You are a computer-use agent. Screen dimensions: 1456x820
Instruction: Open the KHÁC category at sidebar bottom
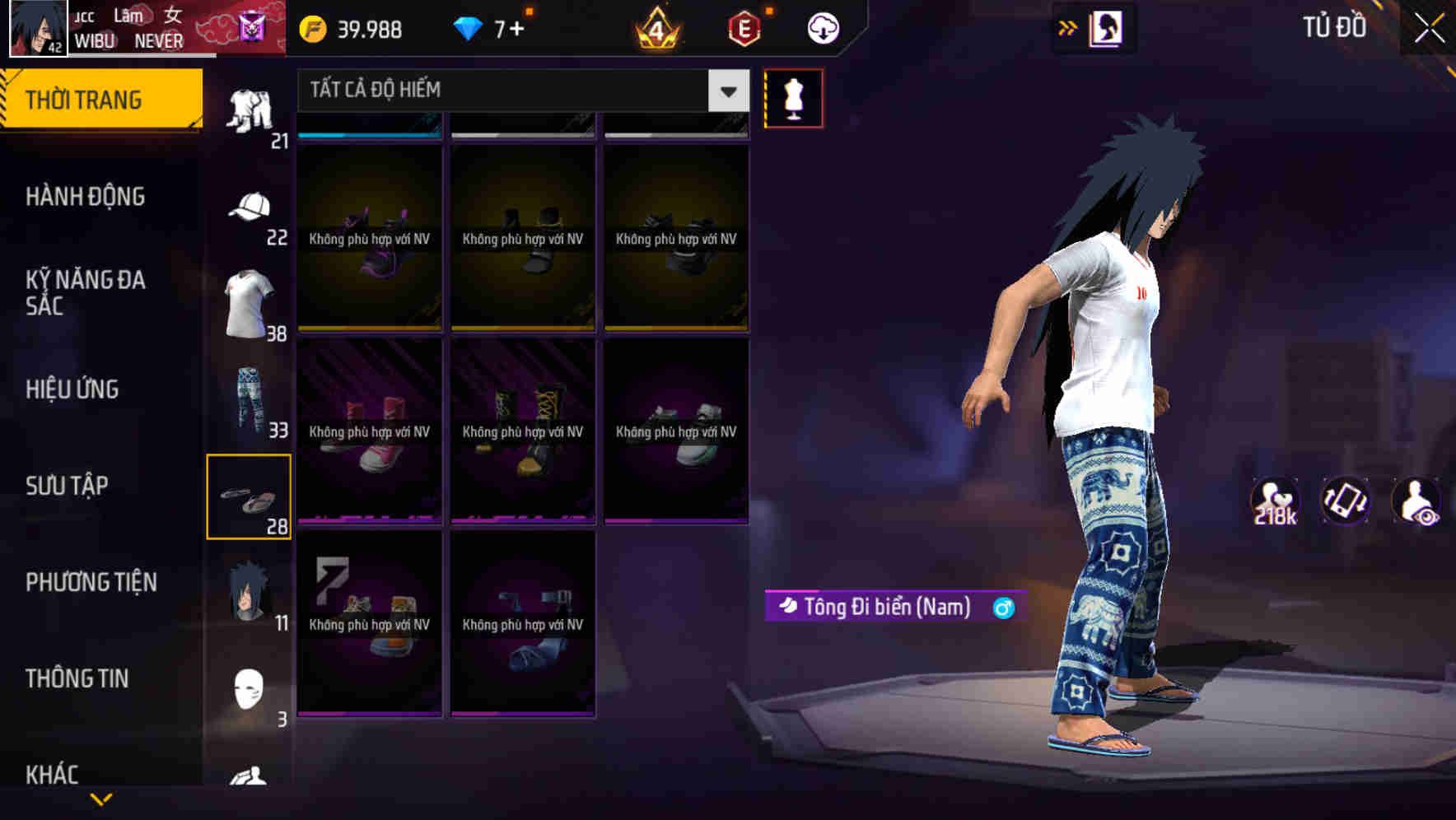point(54,774)
